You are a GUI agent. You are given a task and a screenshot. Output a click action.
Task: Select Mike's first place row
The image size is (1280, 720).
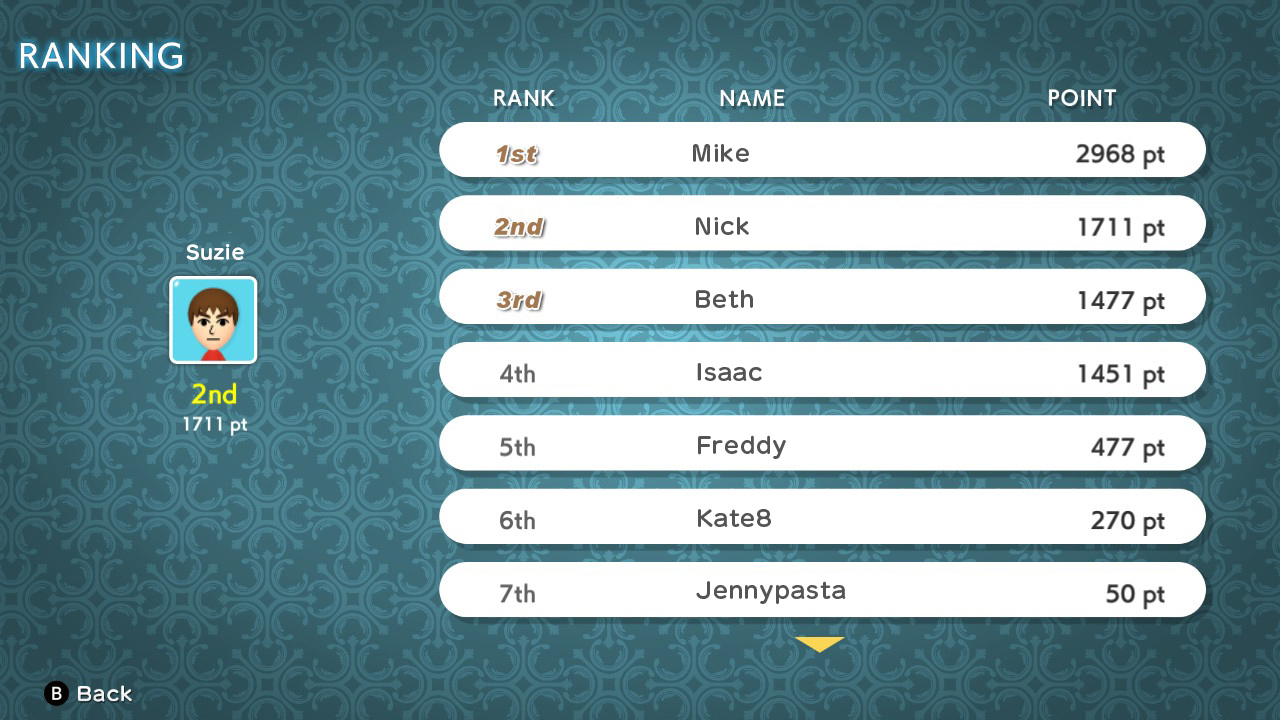tap(822, 150)
